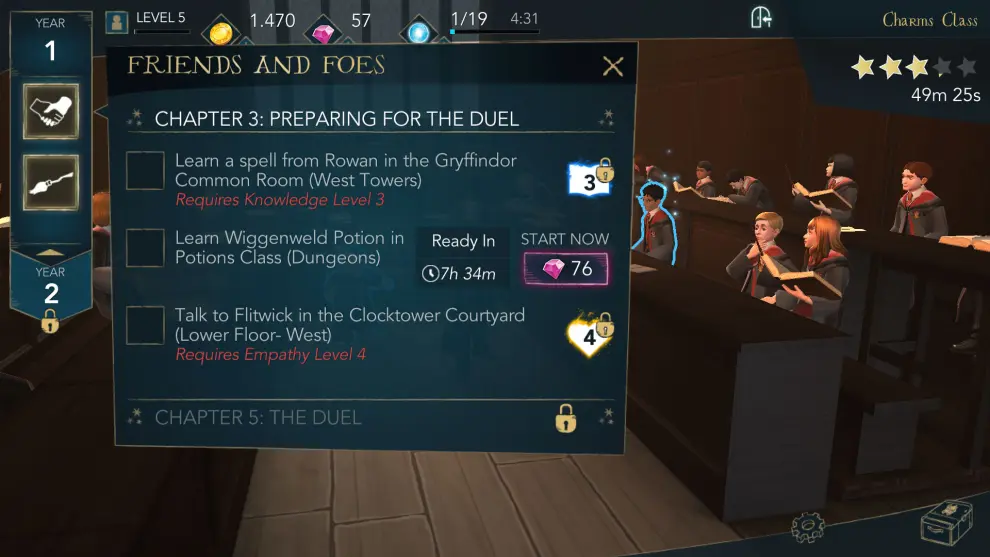Screen dimensions: 990x557
Task: Open the player profile portrait
Action: point(118,21)
